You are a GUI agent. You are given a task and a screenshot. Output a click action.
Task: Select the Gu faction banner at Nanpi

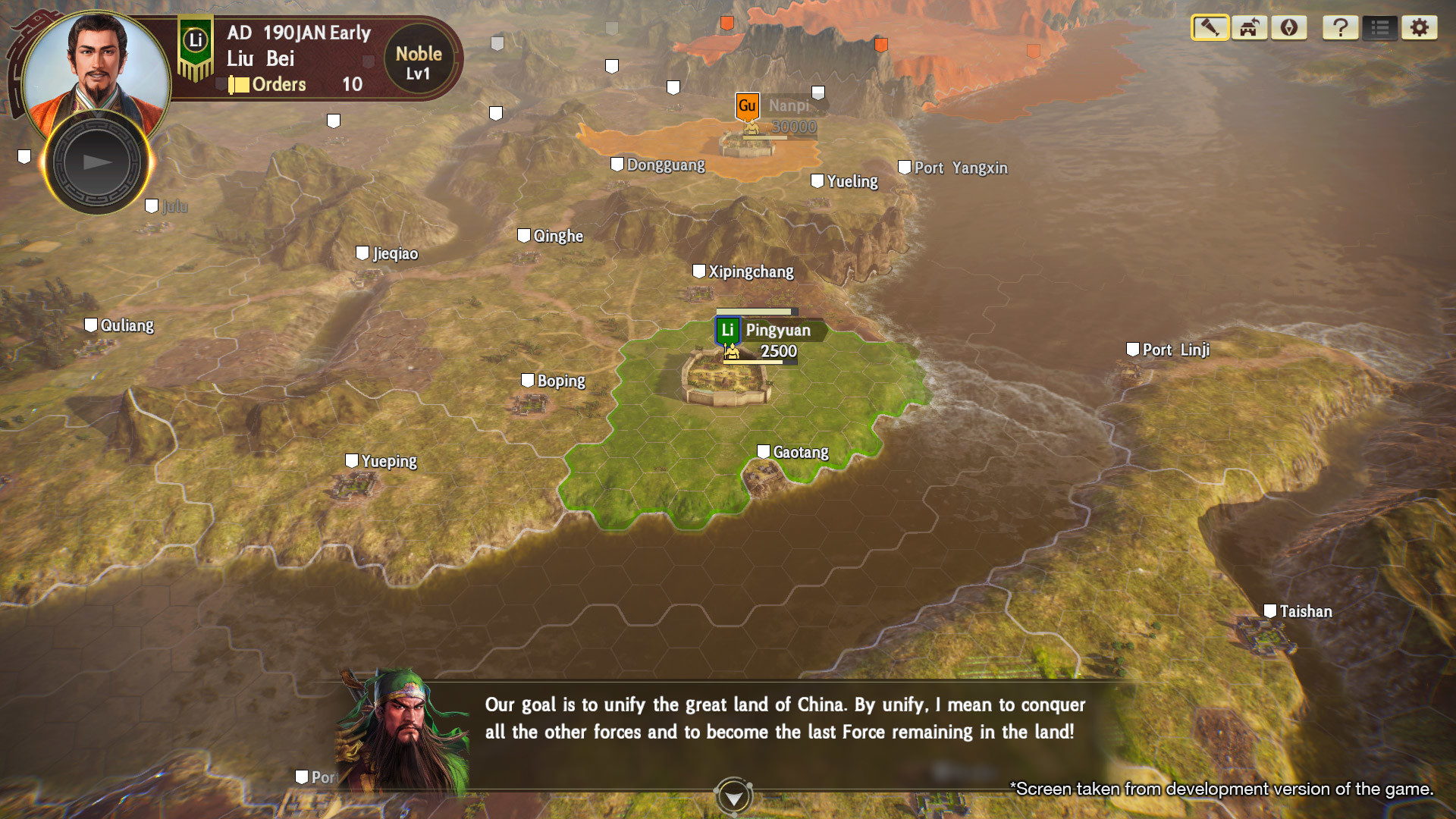tap(747, 106)
